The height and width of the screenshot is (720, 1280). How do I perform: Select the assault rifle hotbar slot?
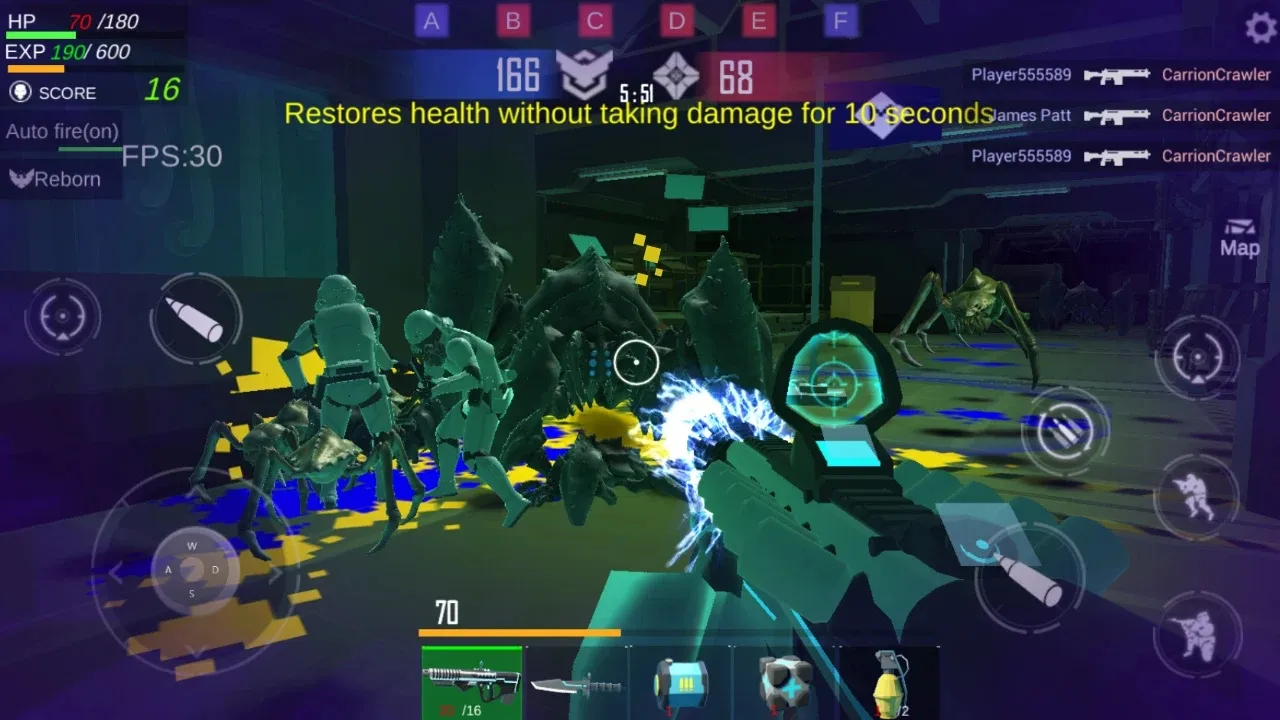click(x=472, y=684)
